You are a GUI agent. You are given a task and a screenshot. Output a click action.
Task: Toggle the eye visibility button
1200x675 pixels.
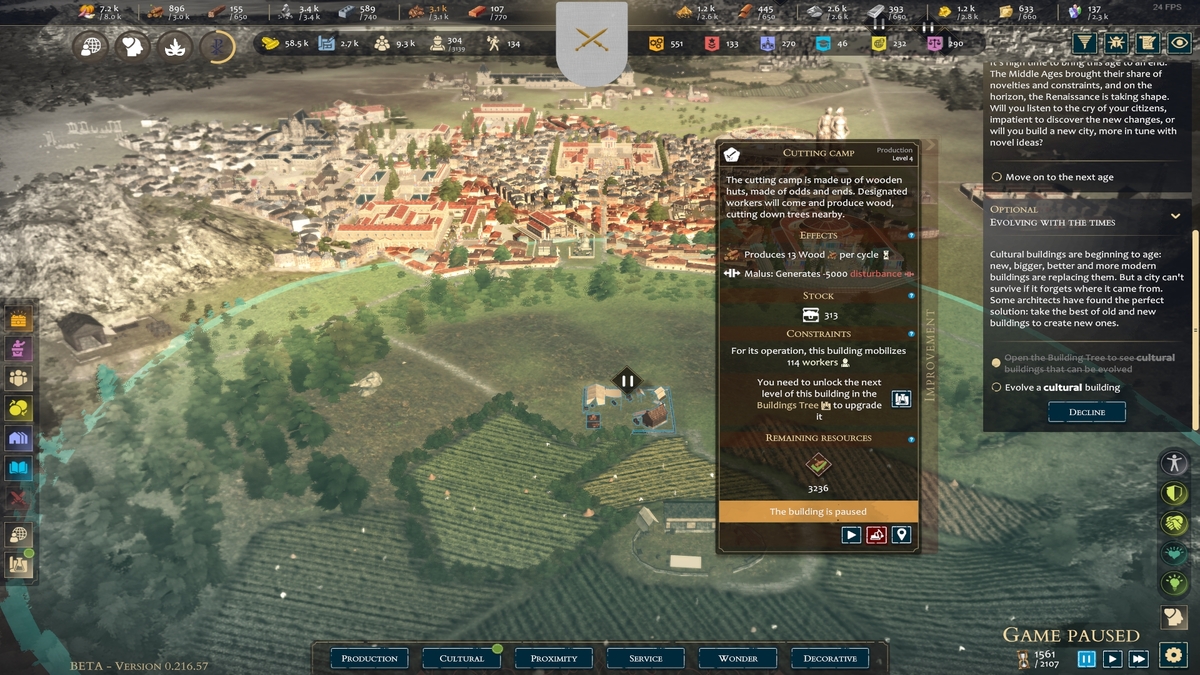1181,43
